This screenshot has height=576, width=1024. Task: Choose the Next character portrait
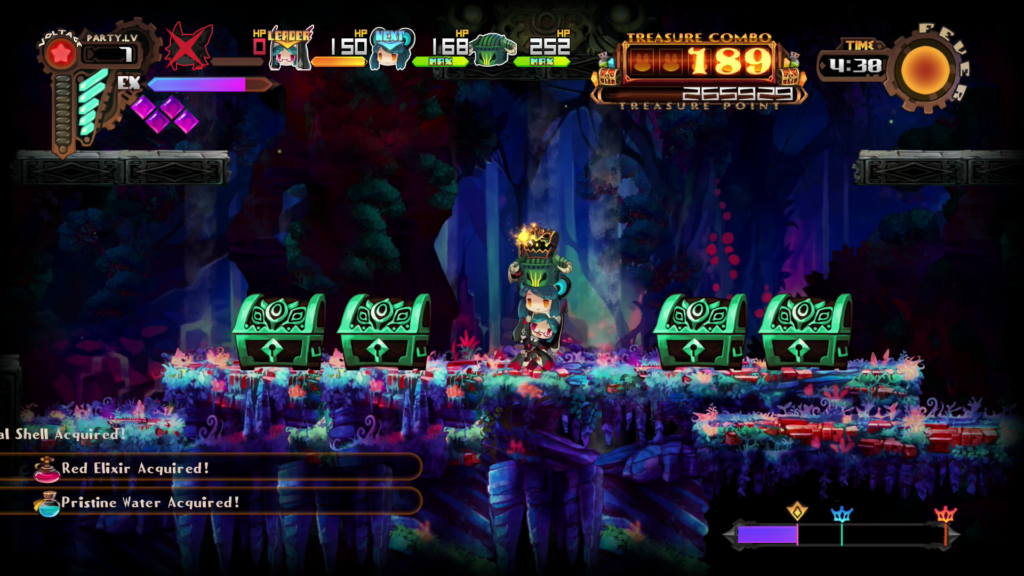[x=389, y=48]
